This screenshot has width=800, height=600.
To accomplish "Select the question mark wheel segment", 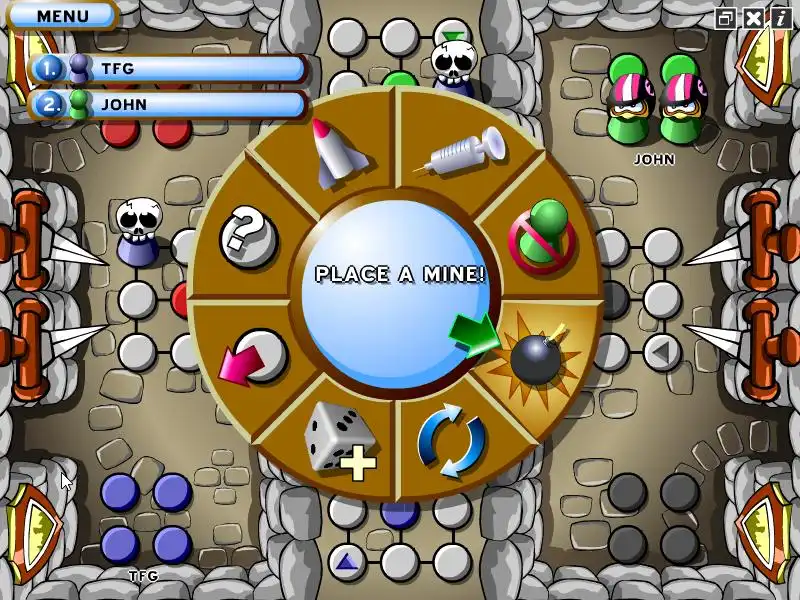I will coord(245,235).
